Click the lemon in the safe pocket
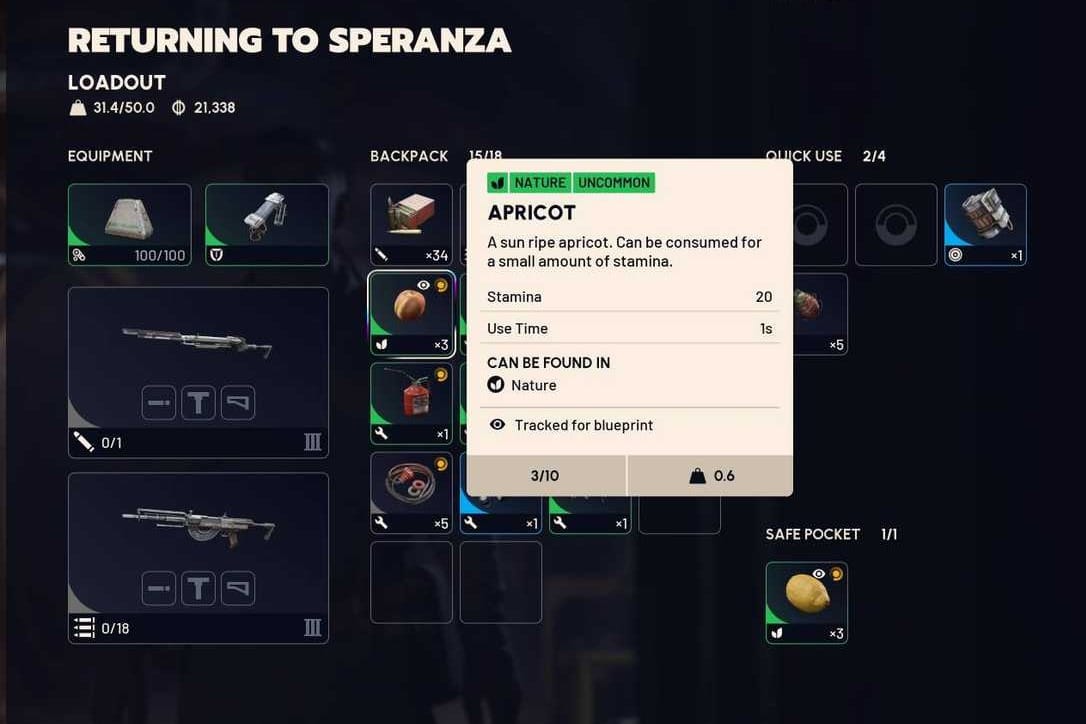The height and width of the screenshot is (724, 1086). tap(806, 602)
